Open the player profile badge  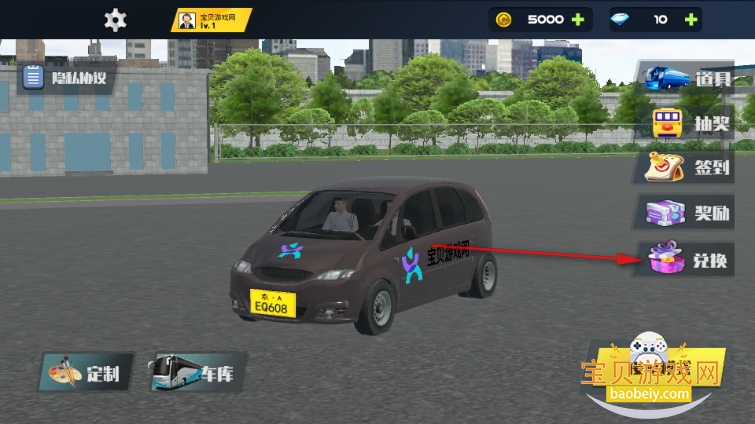click(210, 20)
